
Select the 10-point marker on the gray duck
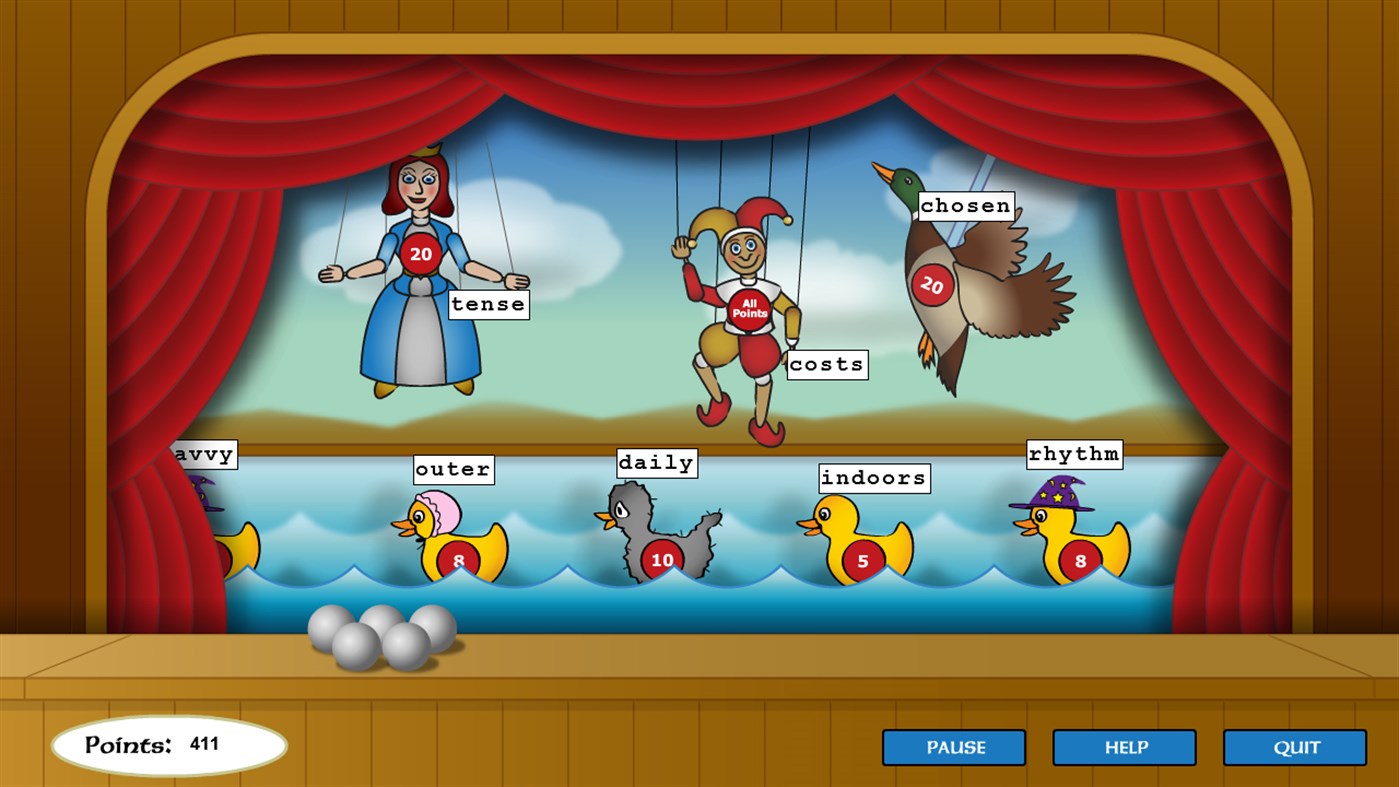660,561
